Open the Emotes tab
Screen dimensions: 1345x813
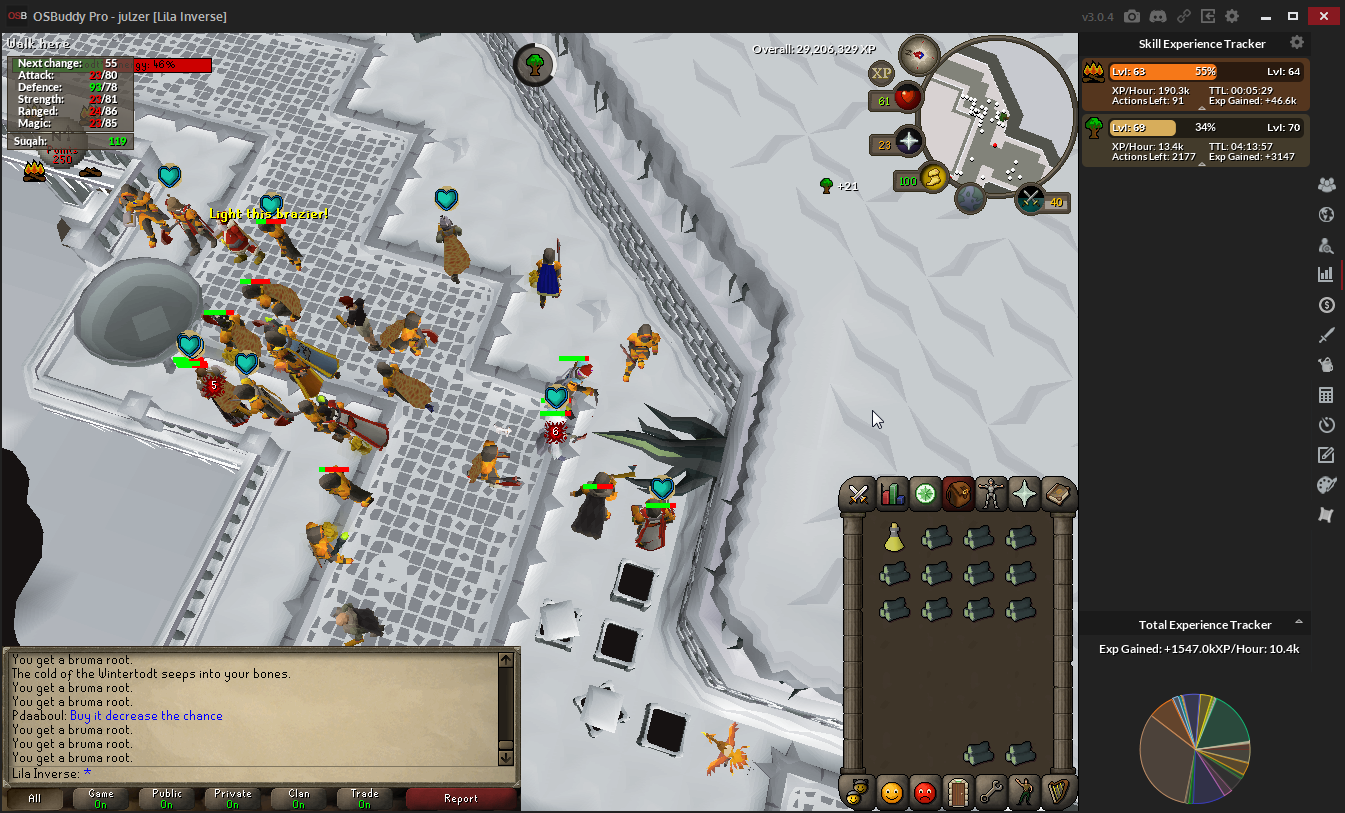tap(1024, 793)
